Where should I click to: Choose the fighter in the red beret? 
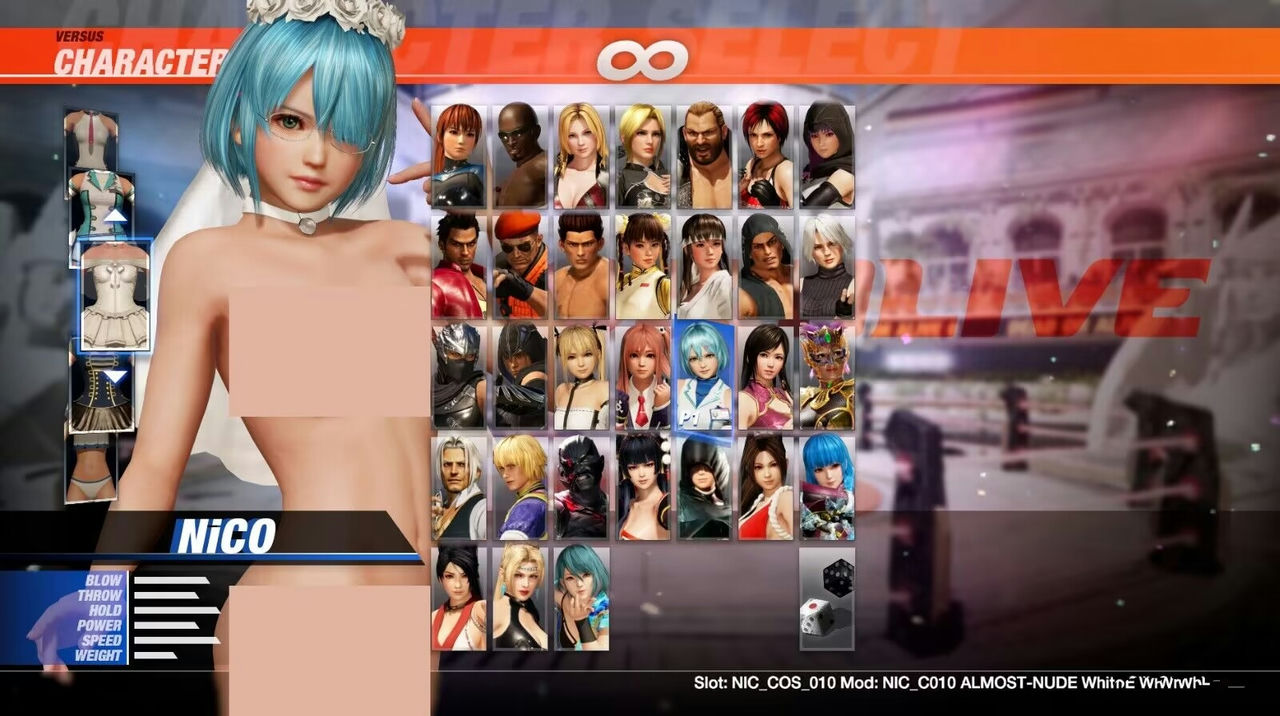coord(520,266)
